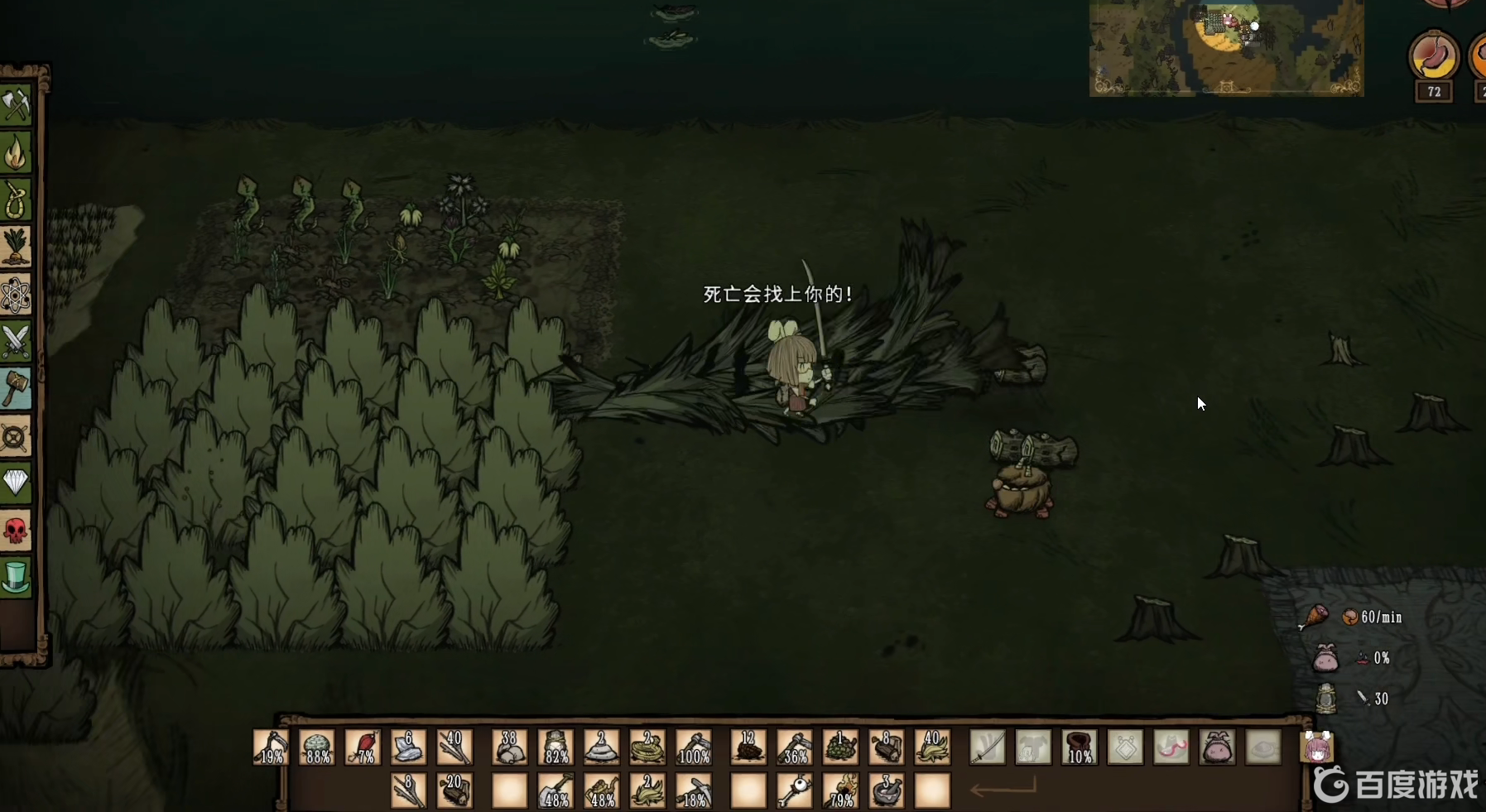Pick the stack of 38 rocks

[x=510, y=747]
